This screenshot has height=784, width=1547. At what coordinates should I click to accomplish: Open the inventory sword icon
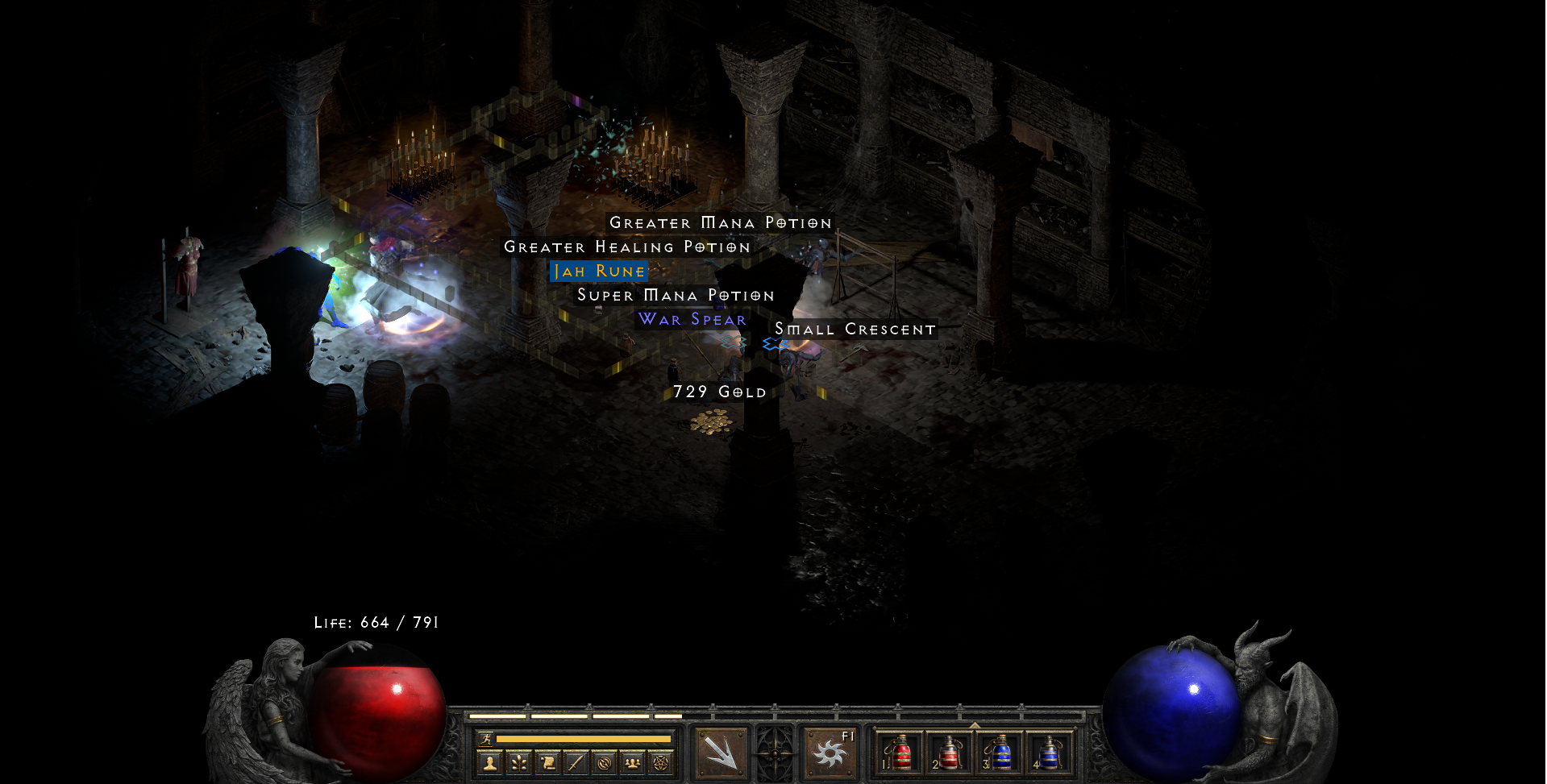[x=576, y=761]
